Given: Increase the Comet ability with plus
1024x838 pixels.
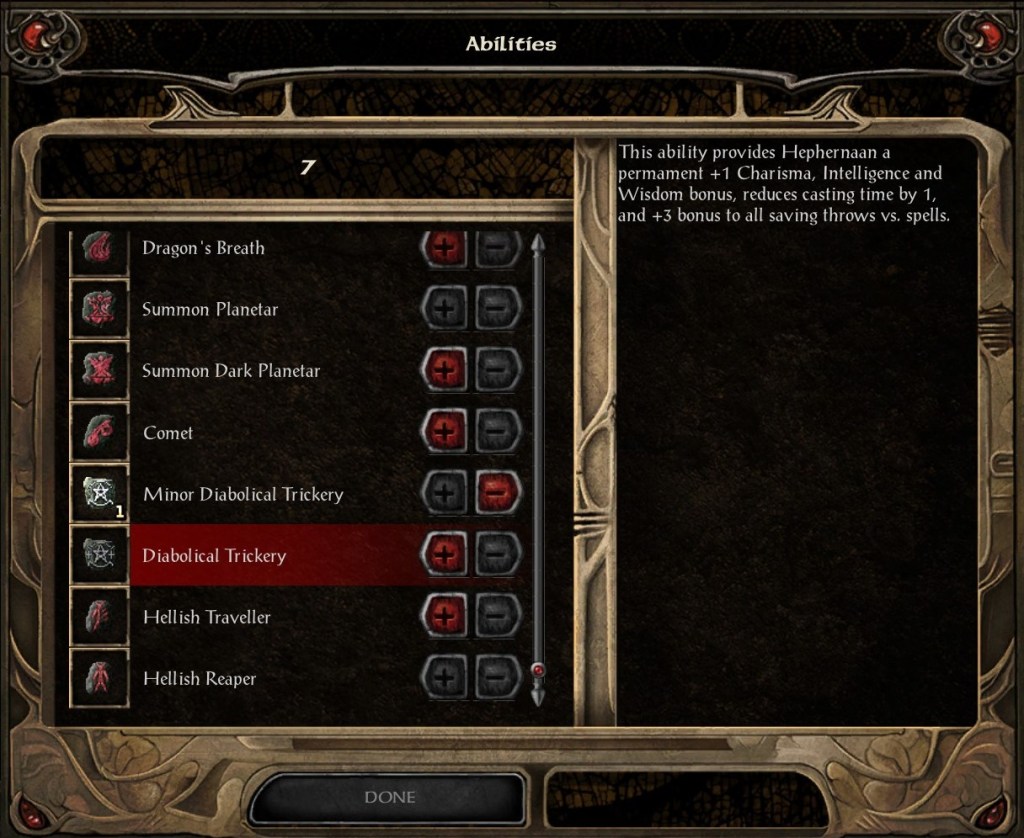Looking at the screenshot, I should coord(445,432).
